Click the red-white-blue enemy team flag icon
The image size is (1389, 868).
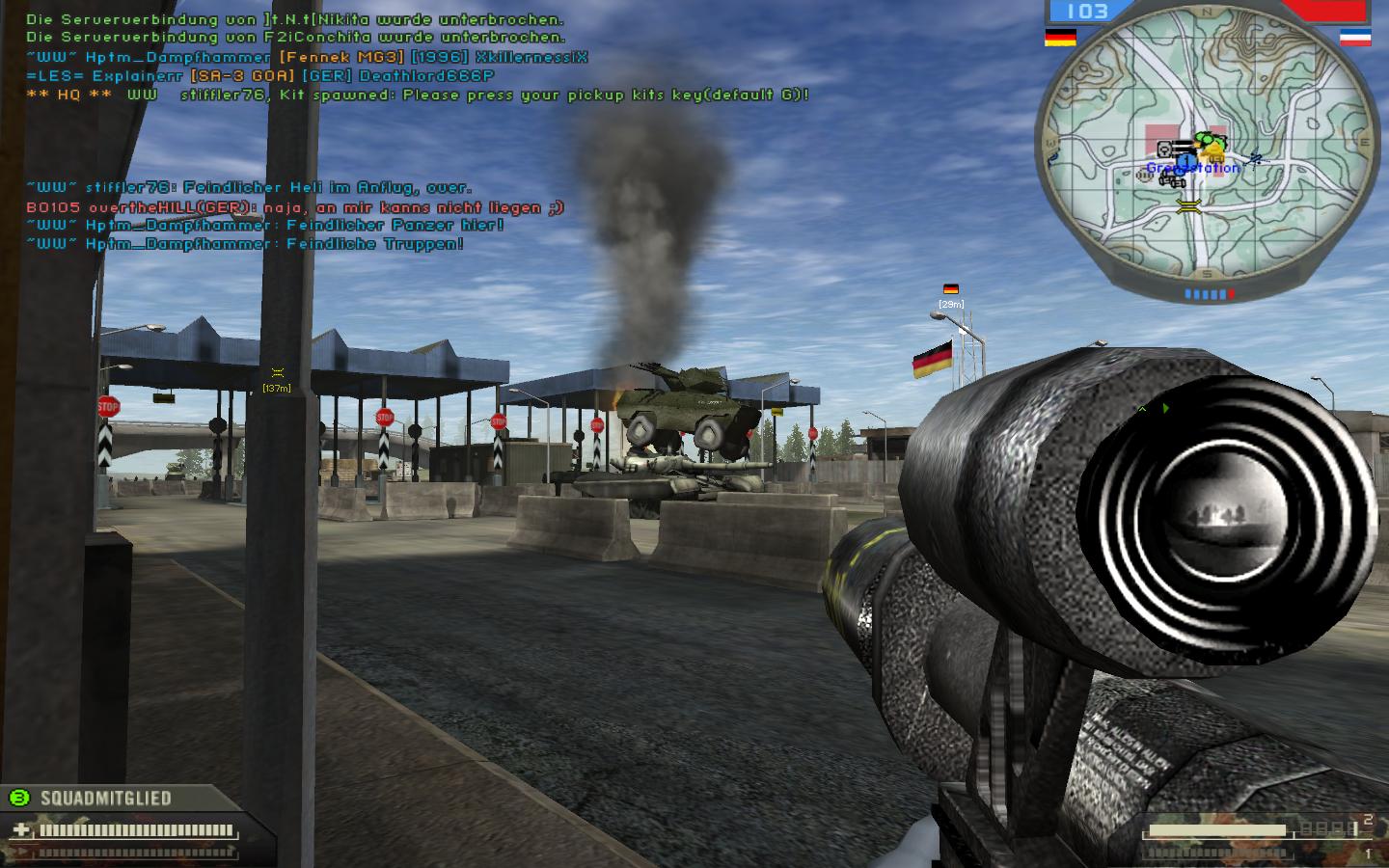click(x=1354, y=37)
